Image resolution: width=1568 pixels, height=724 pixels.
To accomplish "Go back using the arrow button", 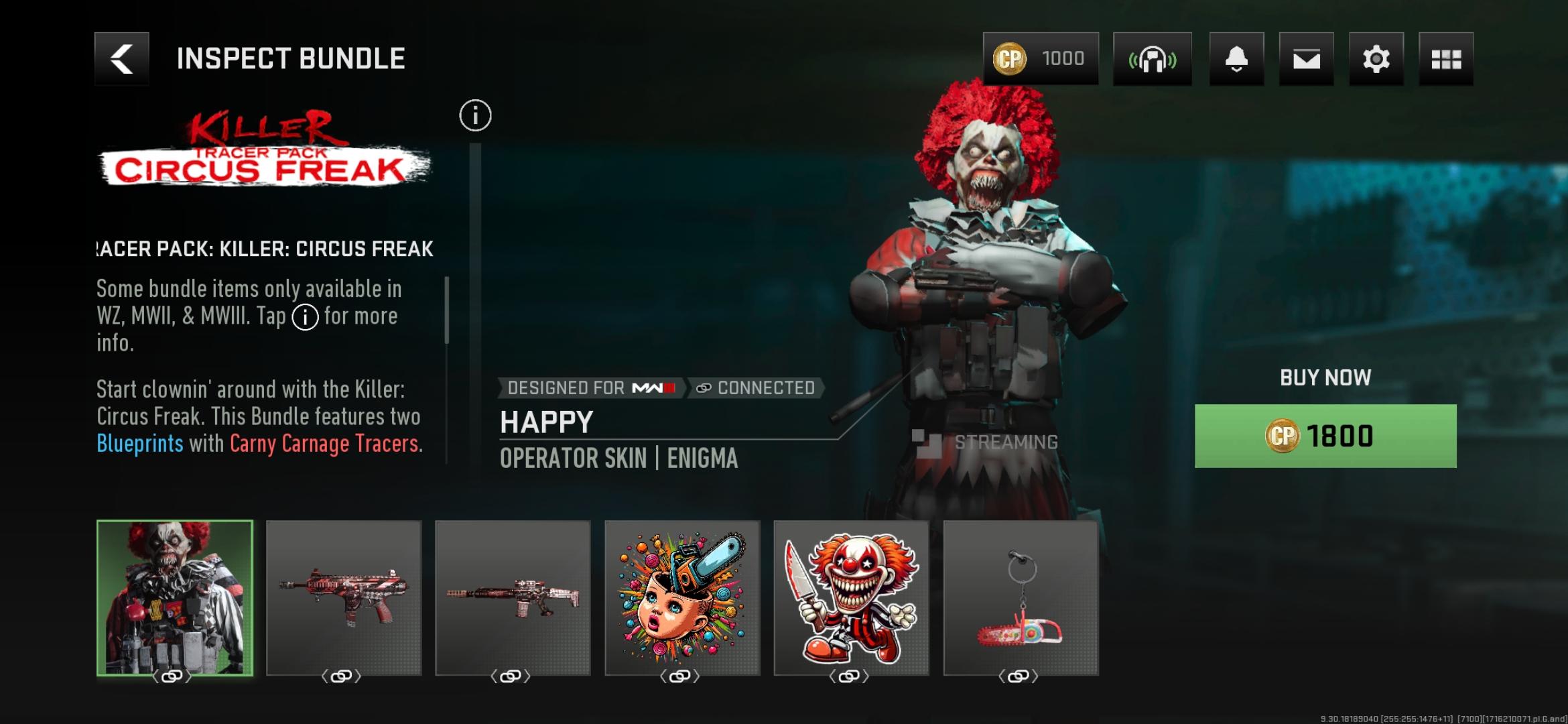I will click(x=121, y=59).
